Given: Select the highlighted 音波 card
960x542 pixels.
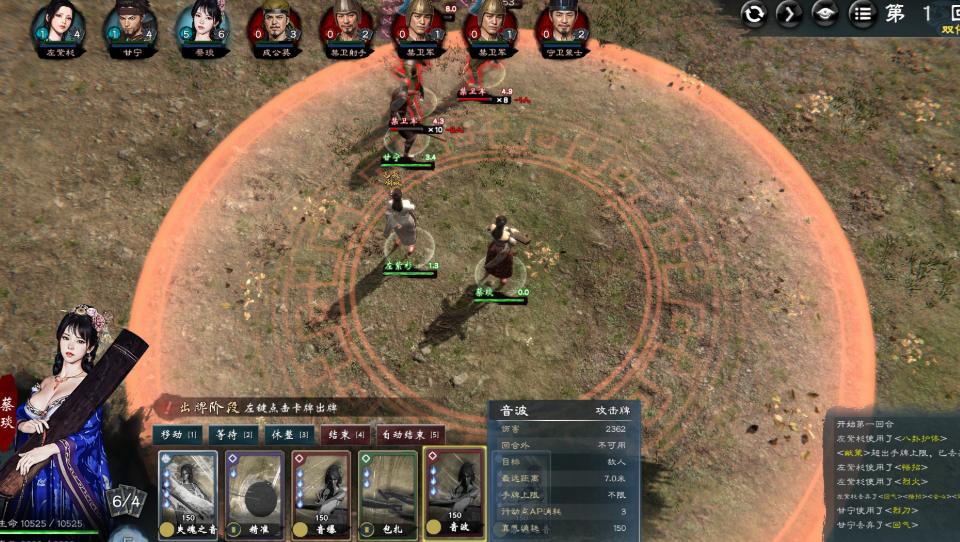Looking at the screenshot, I should pyautogui.click(x=456, y=495).
